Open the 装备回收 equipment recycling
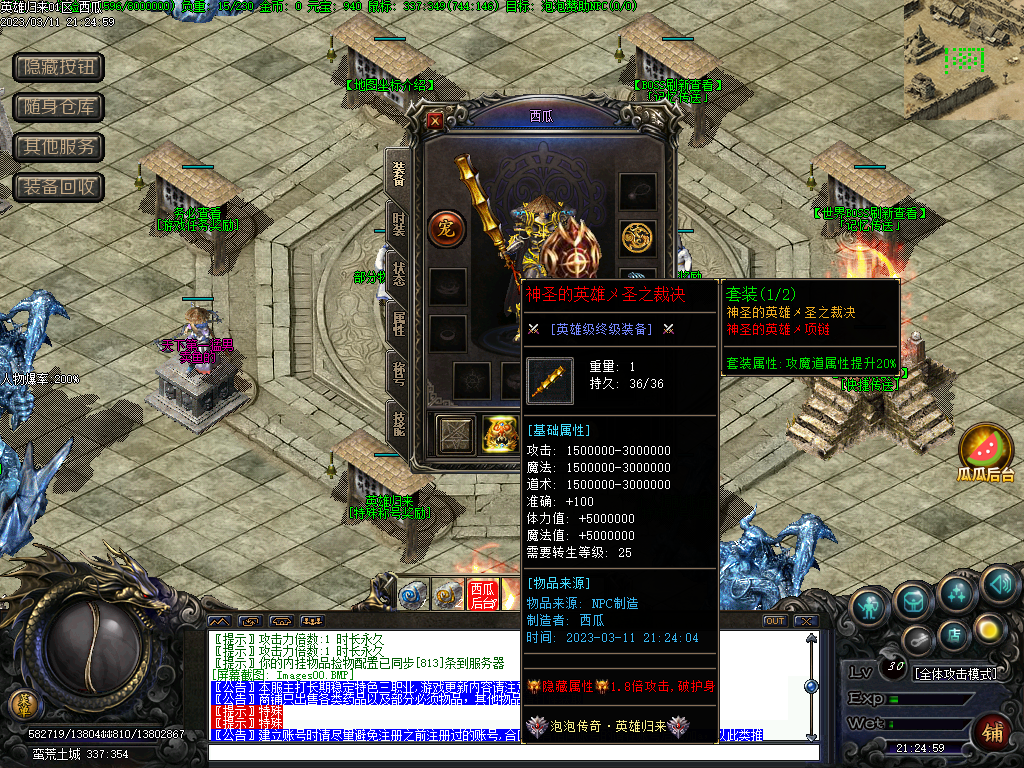This screenshot has height=768, width=1024. point(58,187)
